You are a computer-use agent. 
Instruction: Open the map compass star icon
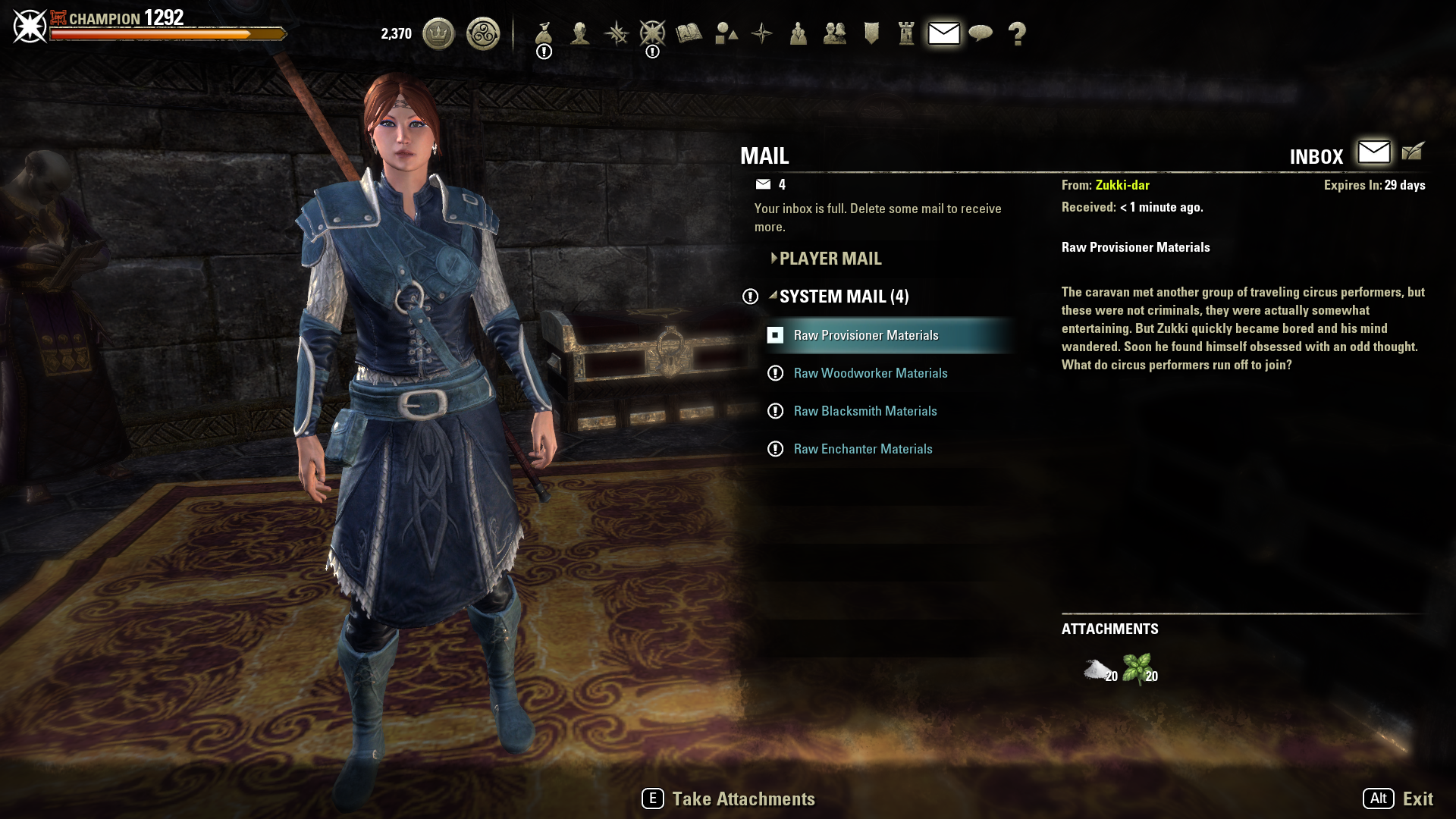[762, 33]
